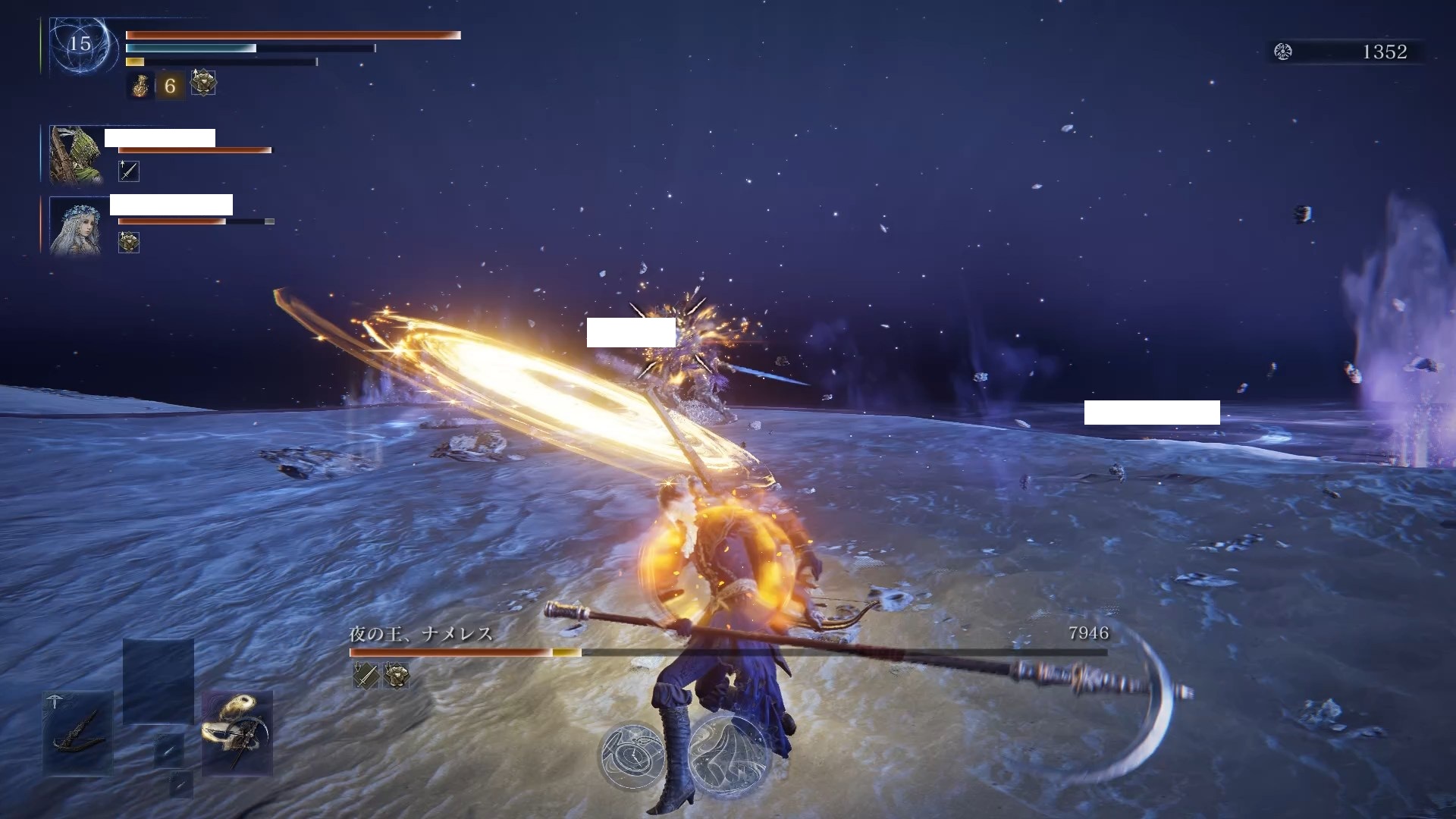Screen dimensions: 1456x819
Task: Select the golden flask item slot
Action: (x=140, y=86)
